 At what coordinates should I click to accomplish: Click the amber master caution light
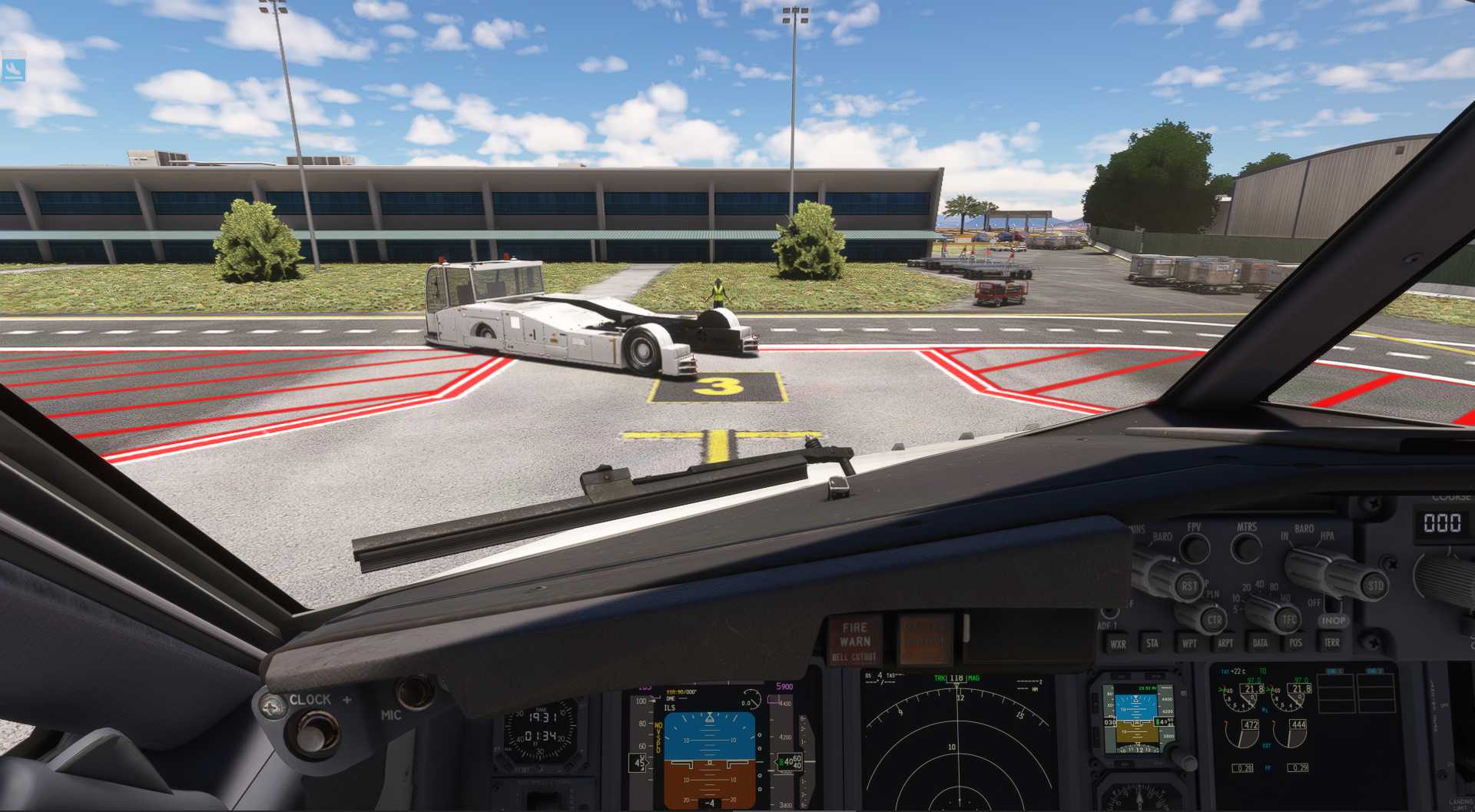coord(926,639)
